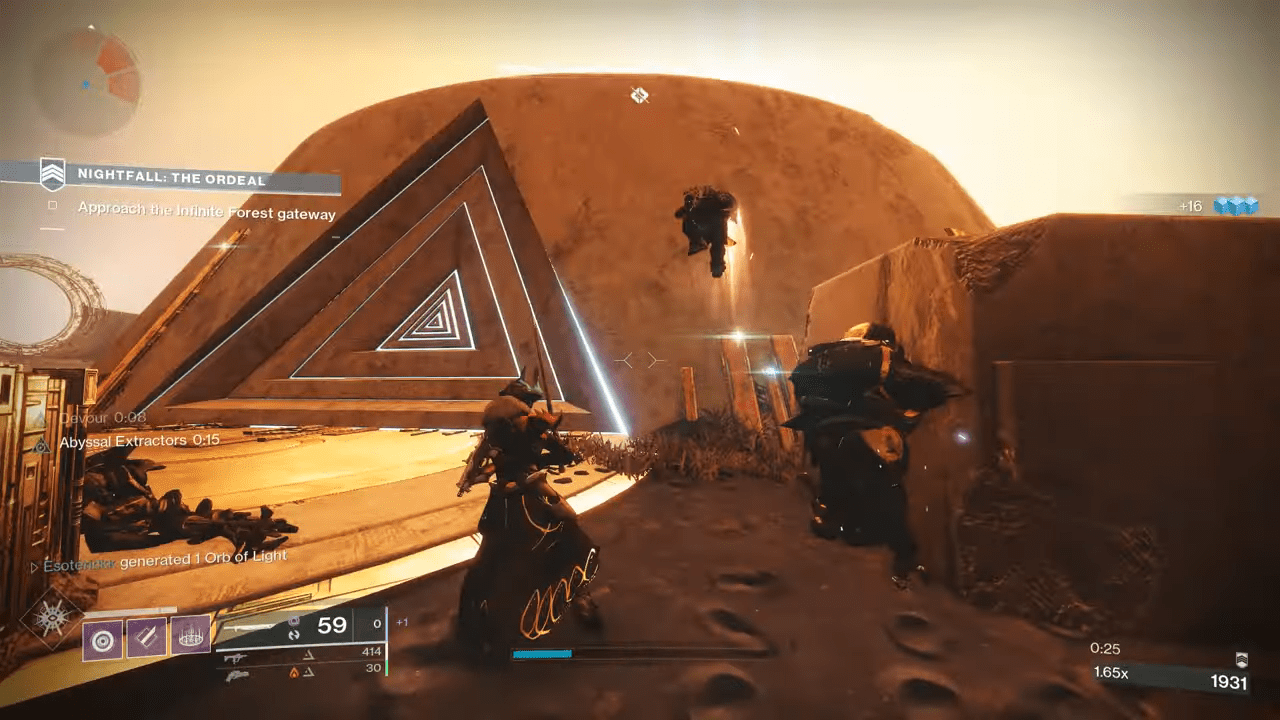This screenshot has height=720, width=1280.
Task: Click the radar in the corner
Action: pyautogui.click(x=88, y=78)
